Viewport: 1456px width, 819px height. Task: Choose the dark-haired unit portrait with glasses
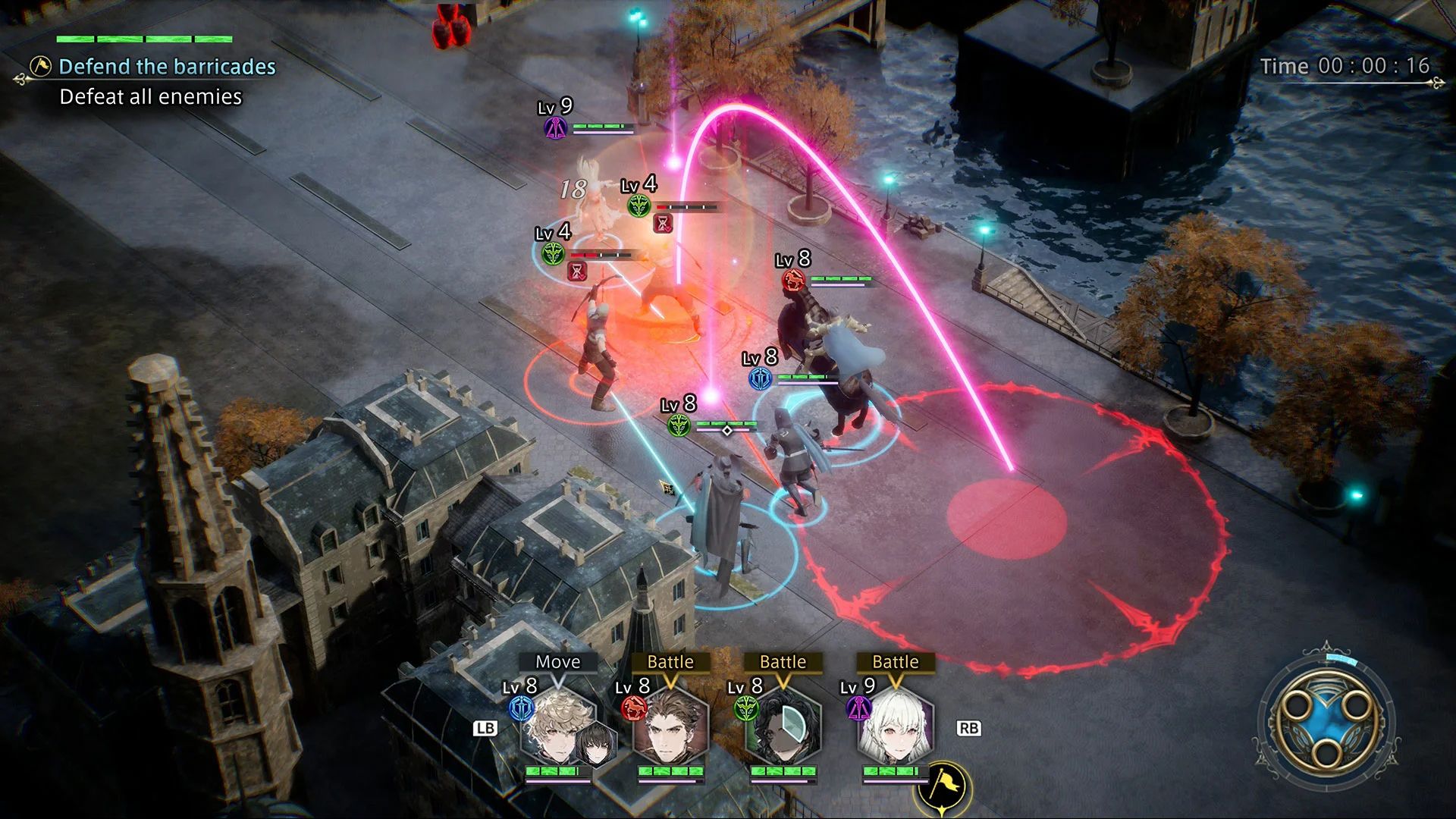click(x=783, y=729)
